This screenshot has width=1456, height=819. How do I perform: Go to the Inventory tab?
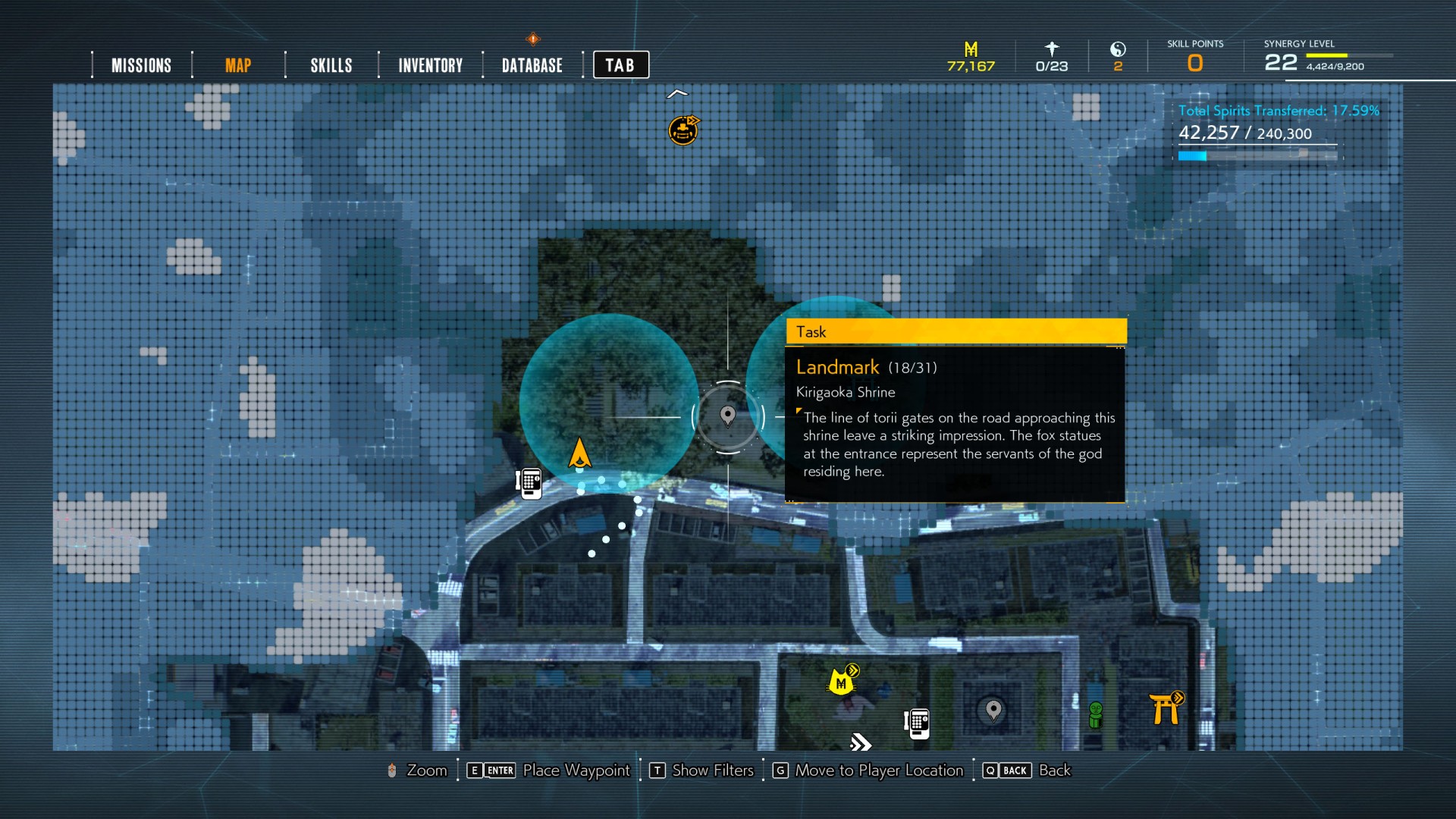coord(430,65)
